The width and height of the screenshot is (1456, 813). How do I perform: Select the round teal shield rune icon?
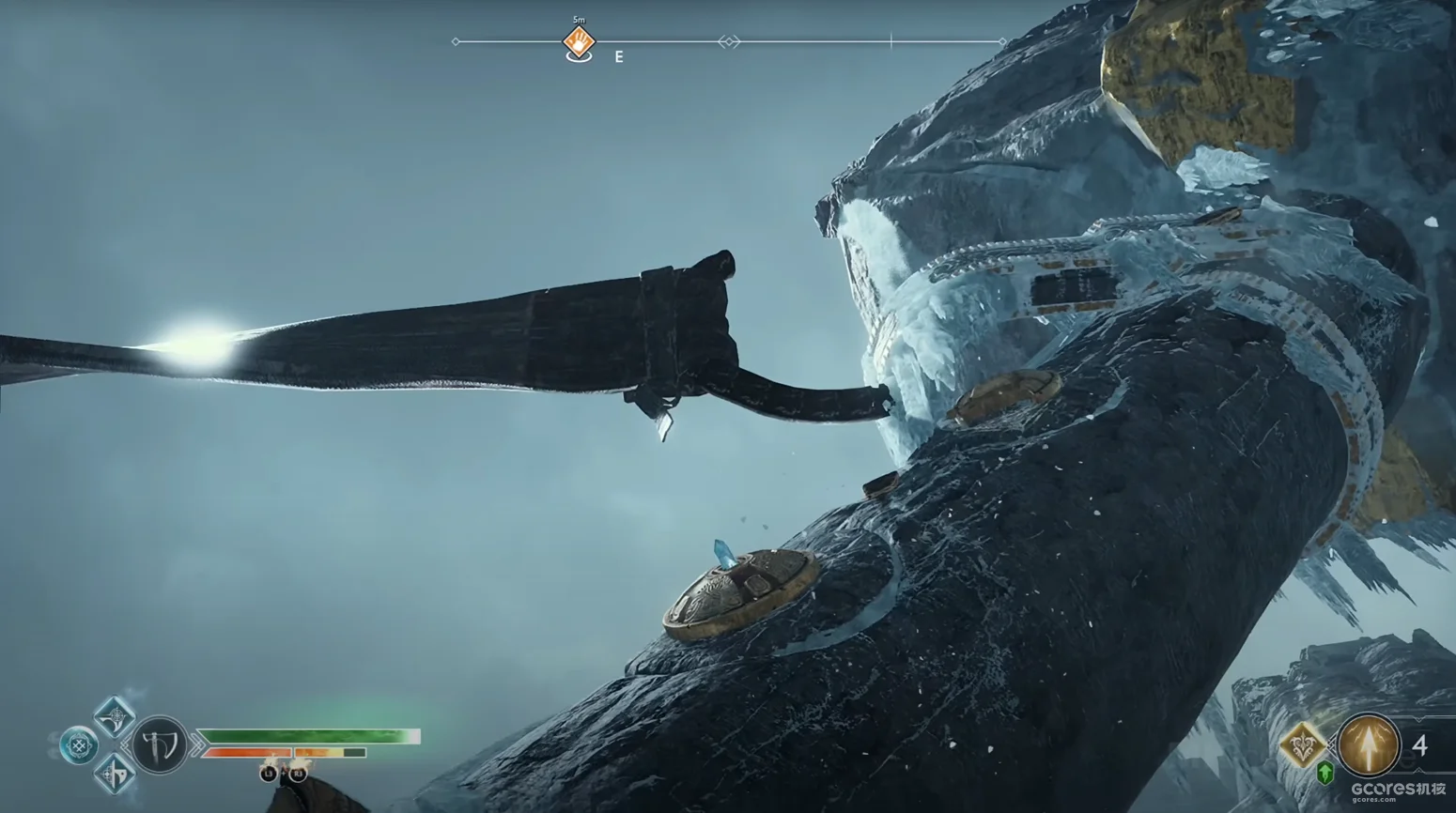[80, 746]
